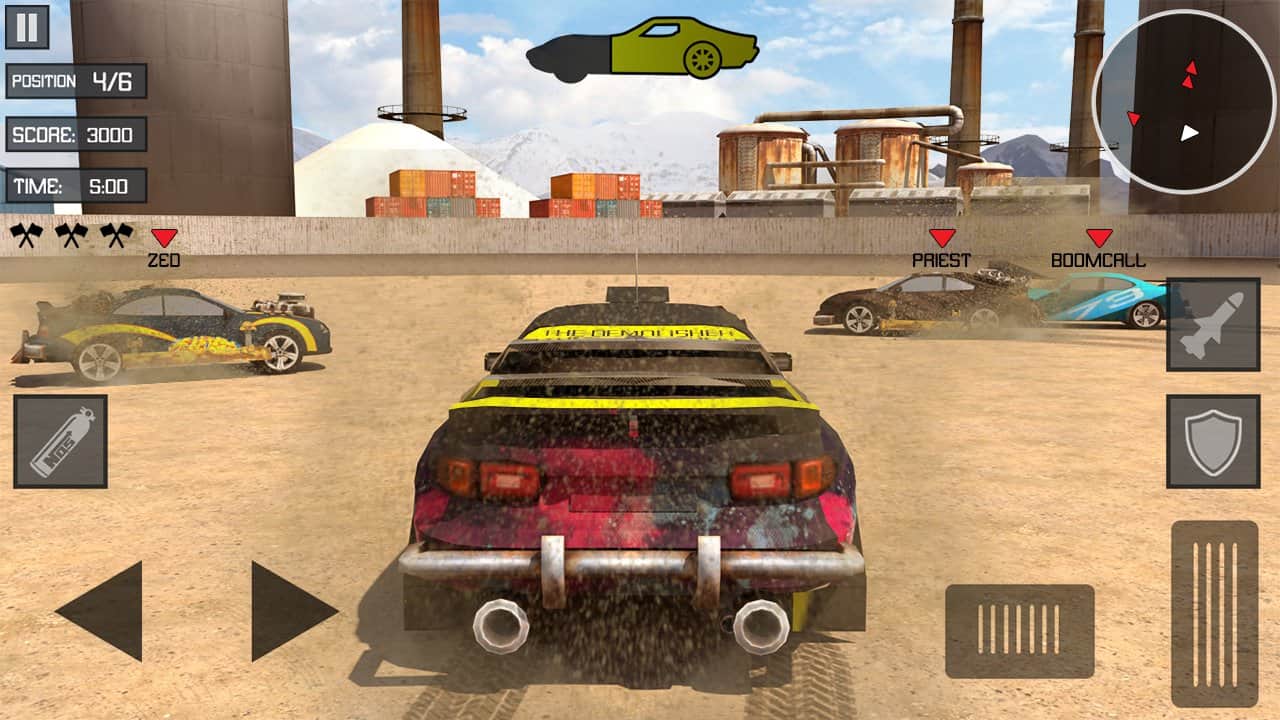Click BOOMCALL's name label
1280x720 pixels.
(x=1097, y=261)
